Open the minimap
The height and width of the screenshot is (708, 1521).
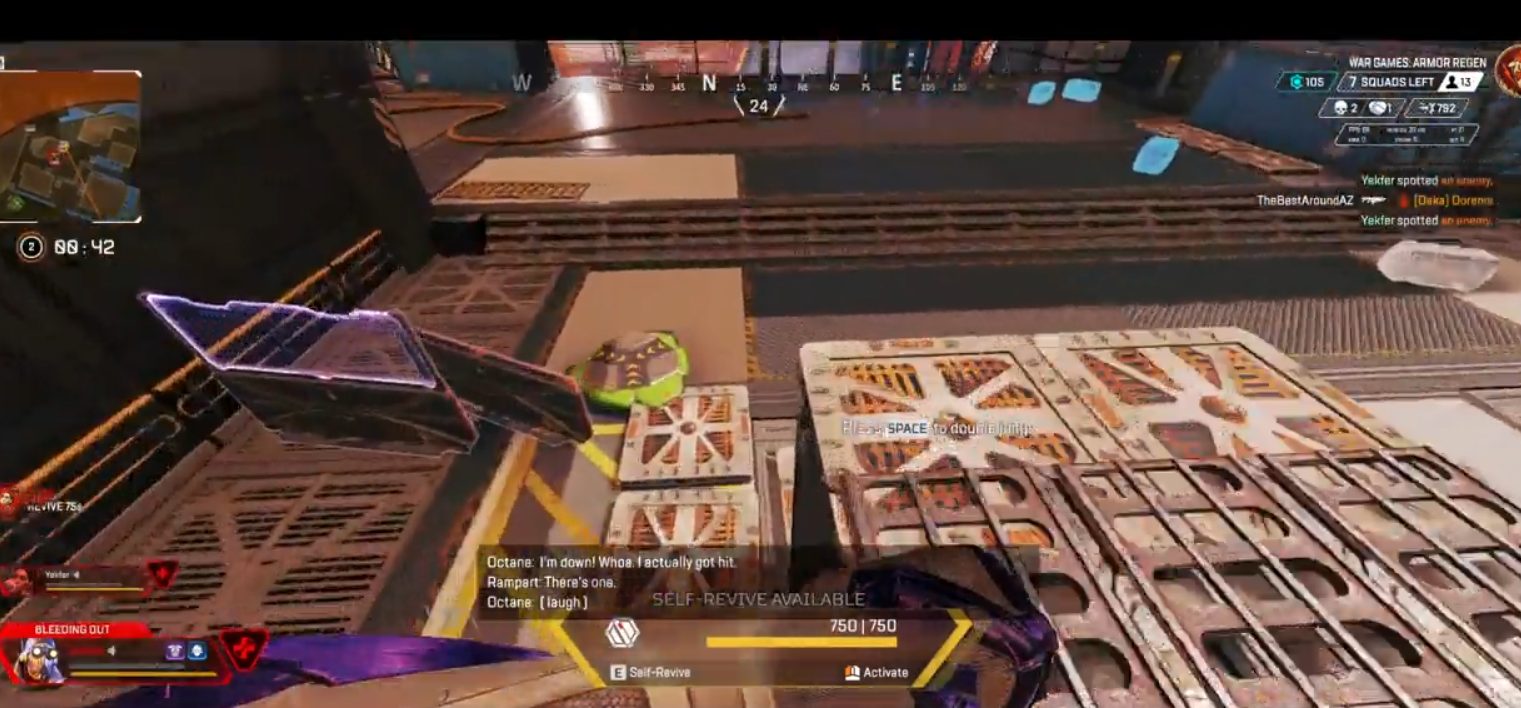70,148
